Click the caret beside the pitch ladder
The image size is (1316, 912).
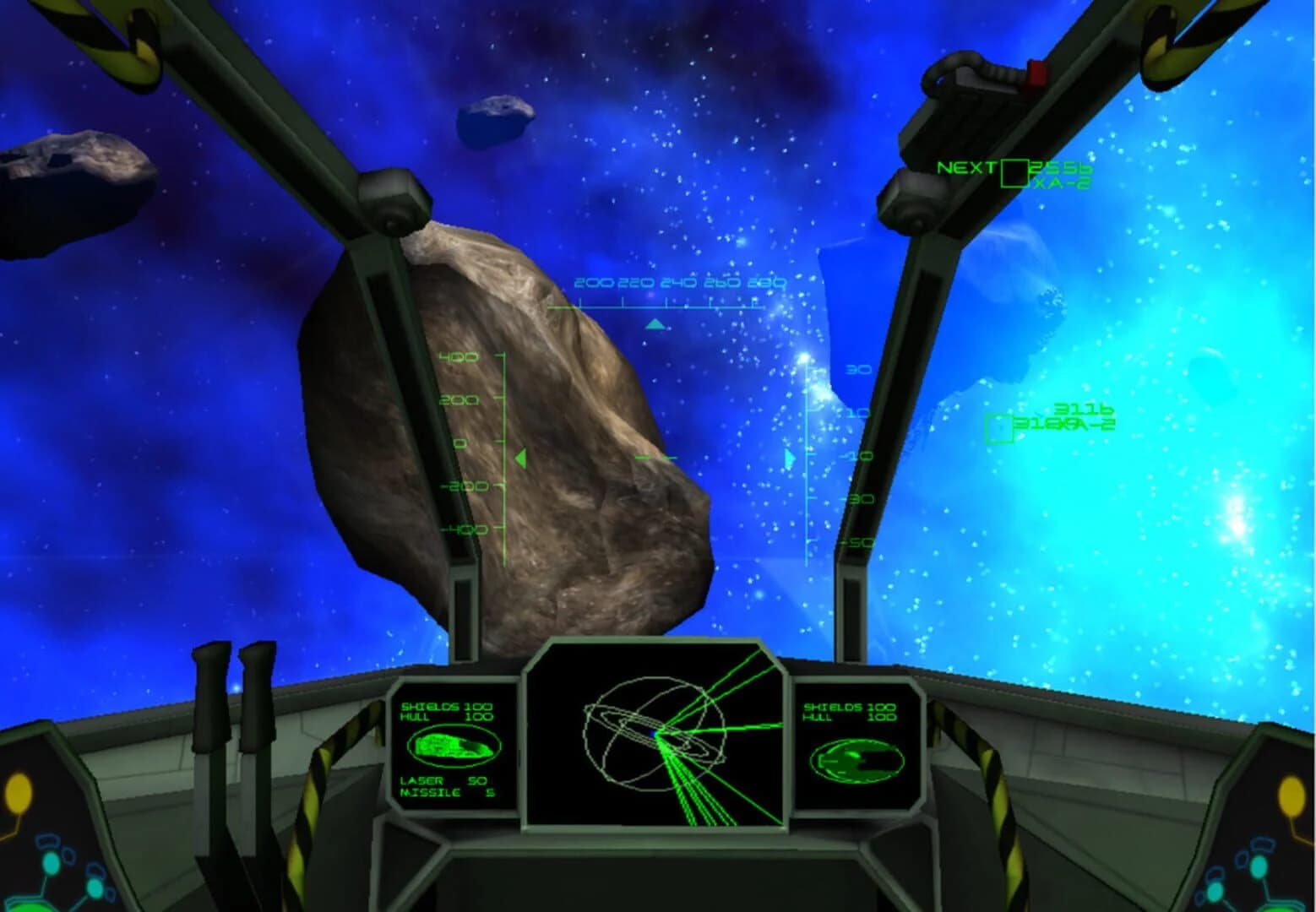point(789,456)
